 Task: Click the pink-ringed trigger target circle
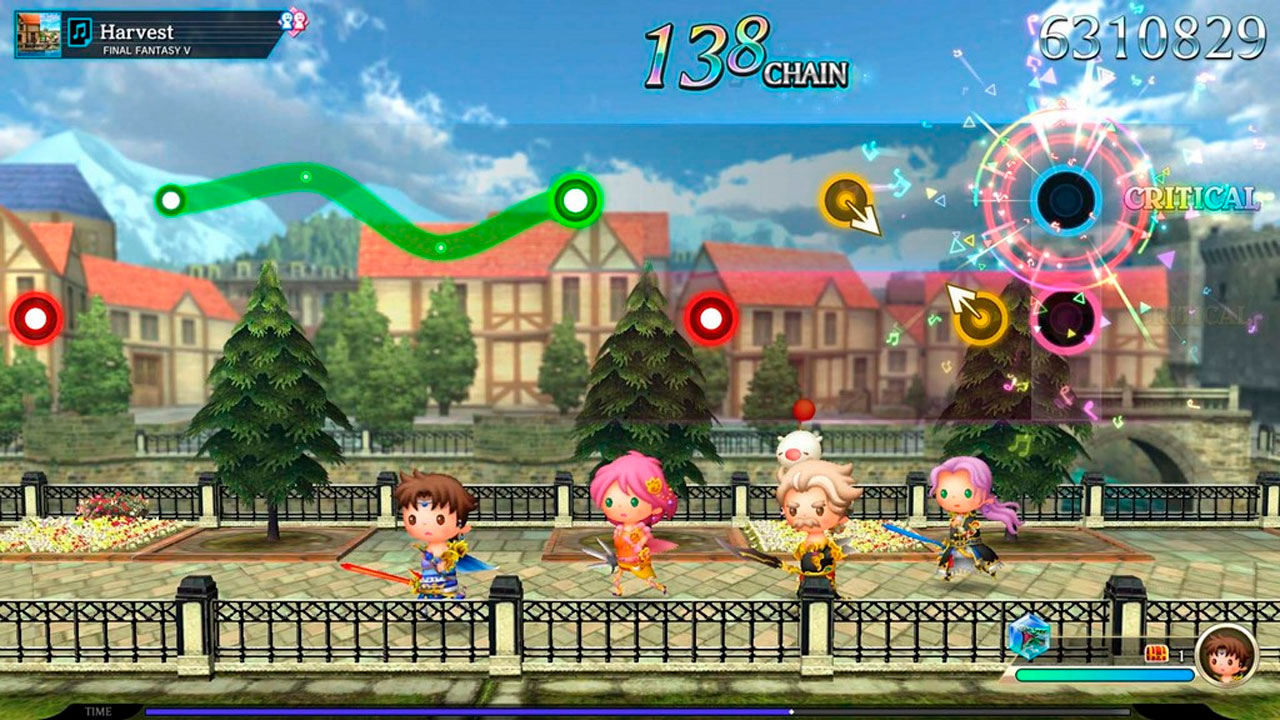1064,319
